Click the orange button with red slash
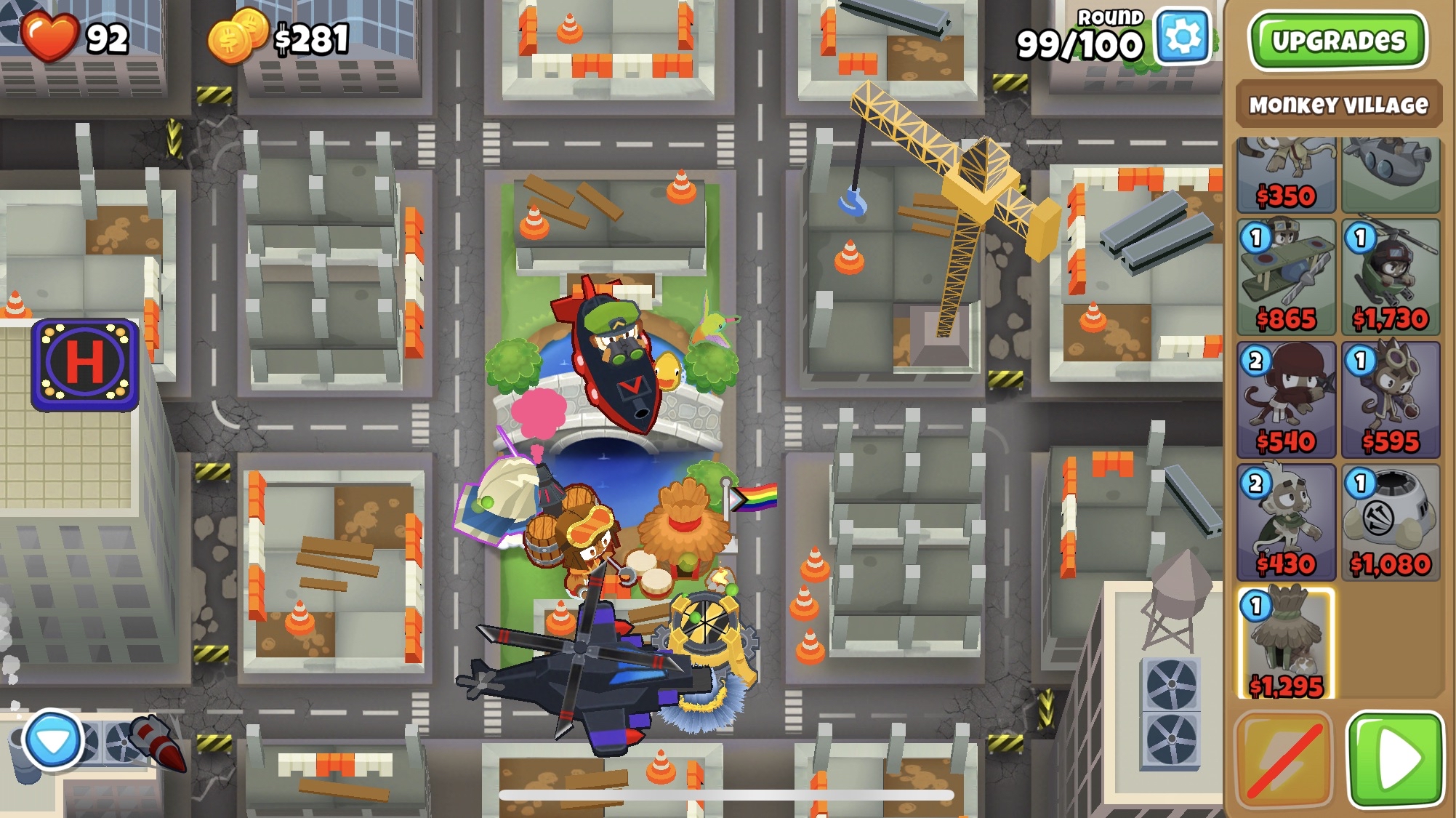This screenshot has height=818, width=1456. (1284, 760)
